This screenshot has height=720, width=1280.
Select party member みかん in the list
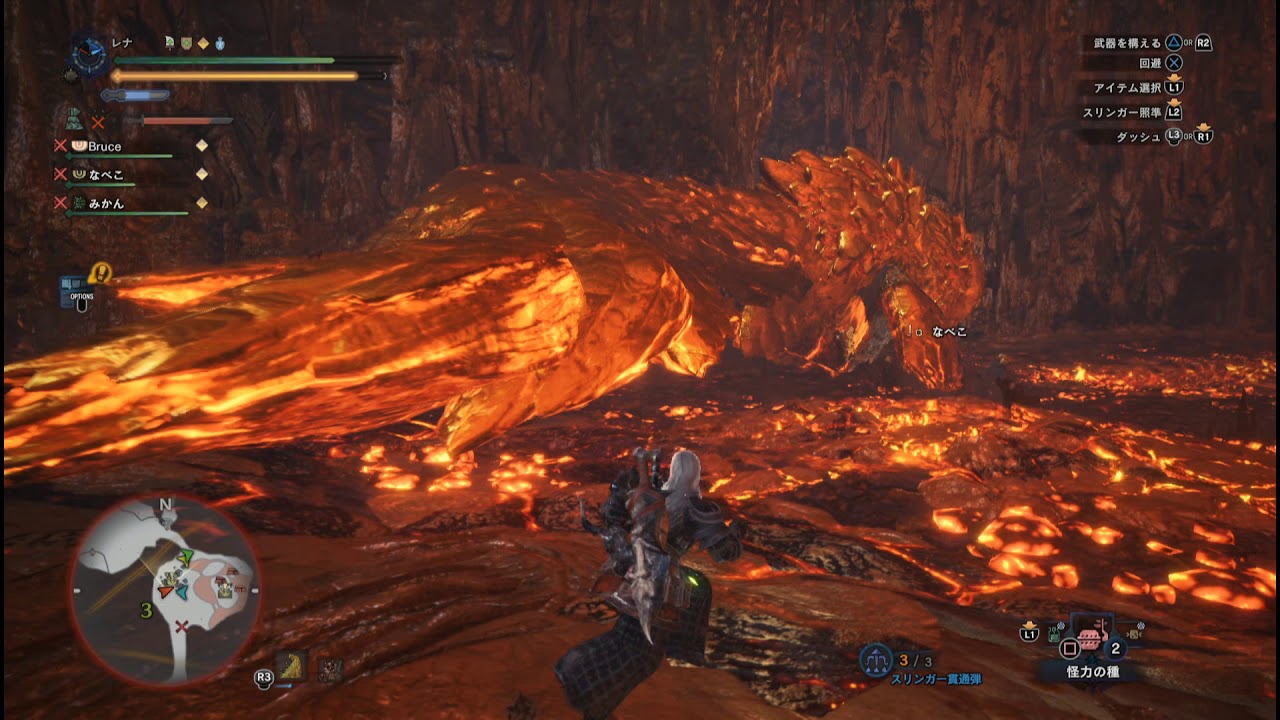point(105,203)
